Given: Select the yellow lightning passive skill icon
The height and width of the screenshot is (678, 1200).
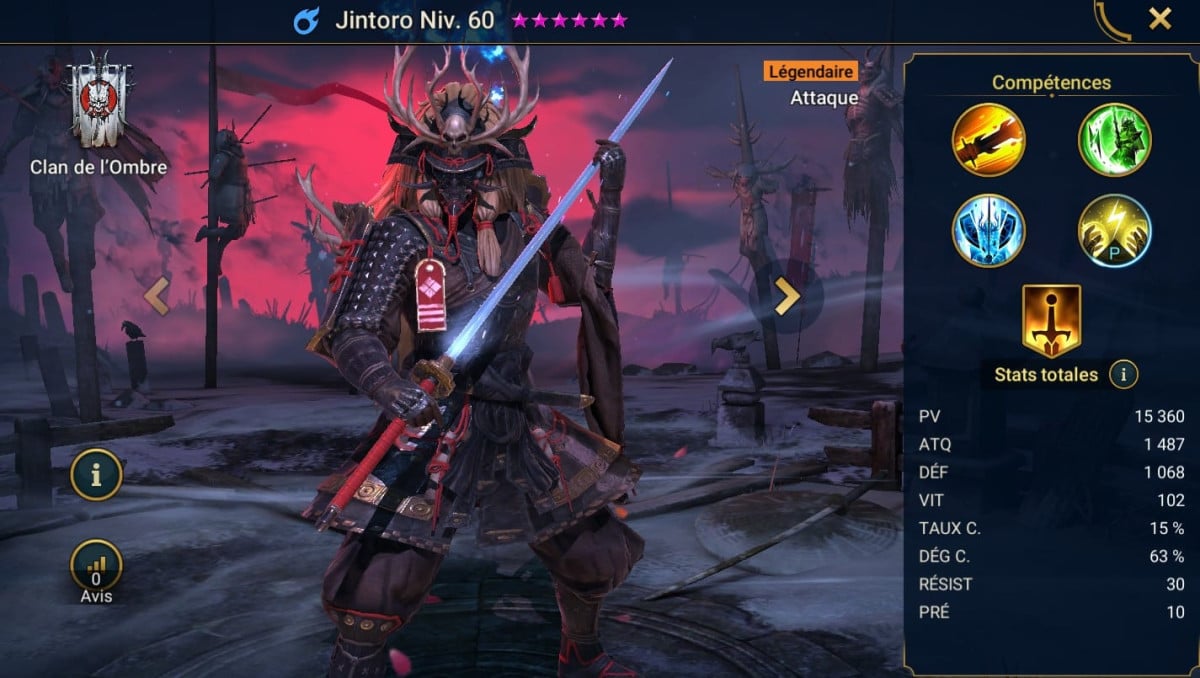Looking at the screenshot, I should pos(1114,230).
